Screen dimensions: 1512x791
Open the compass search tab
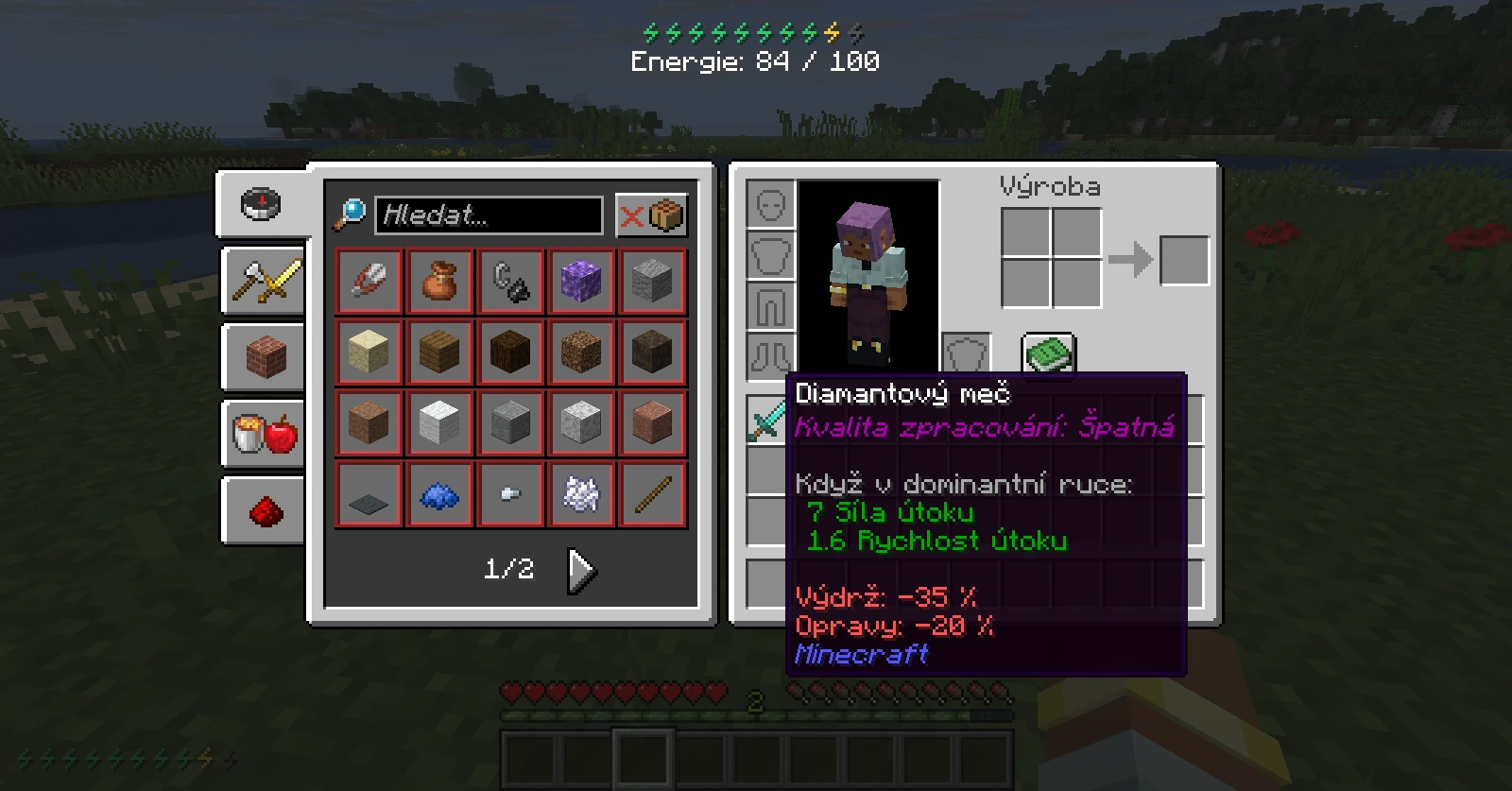(x=263, y=204)
